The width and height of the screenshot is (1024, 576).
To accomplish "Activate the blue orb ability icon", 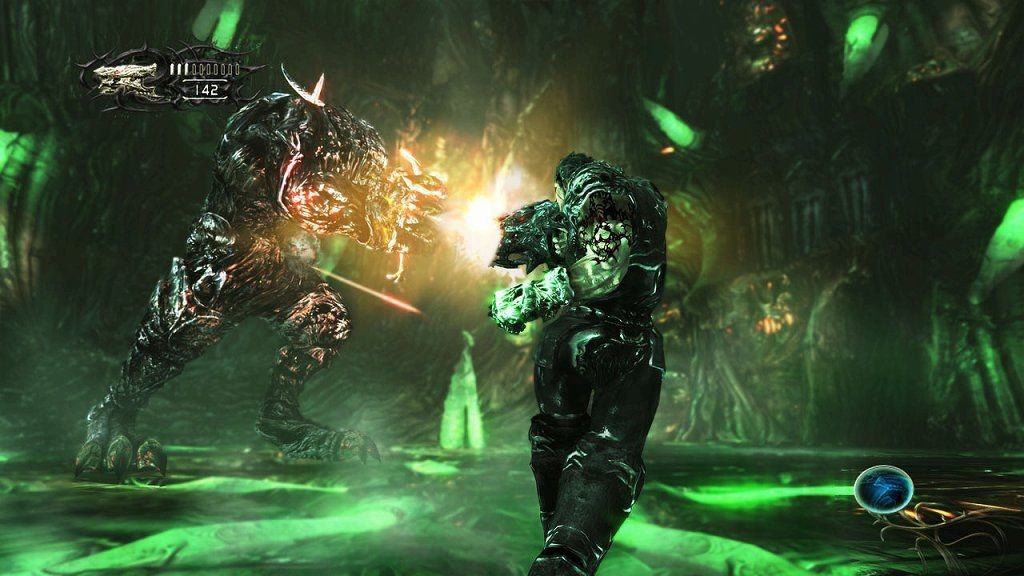I will [883, 489].
